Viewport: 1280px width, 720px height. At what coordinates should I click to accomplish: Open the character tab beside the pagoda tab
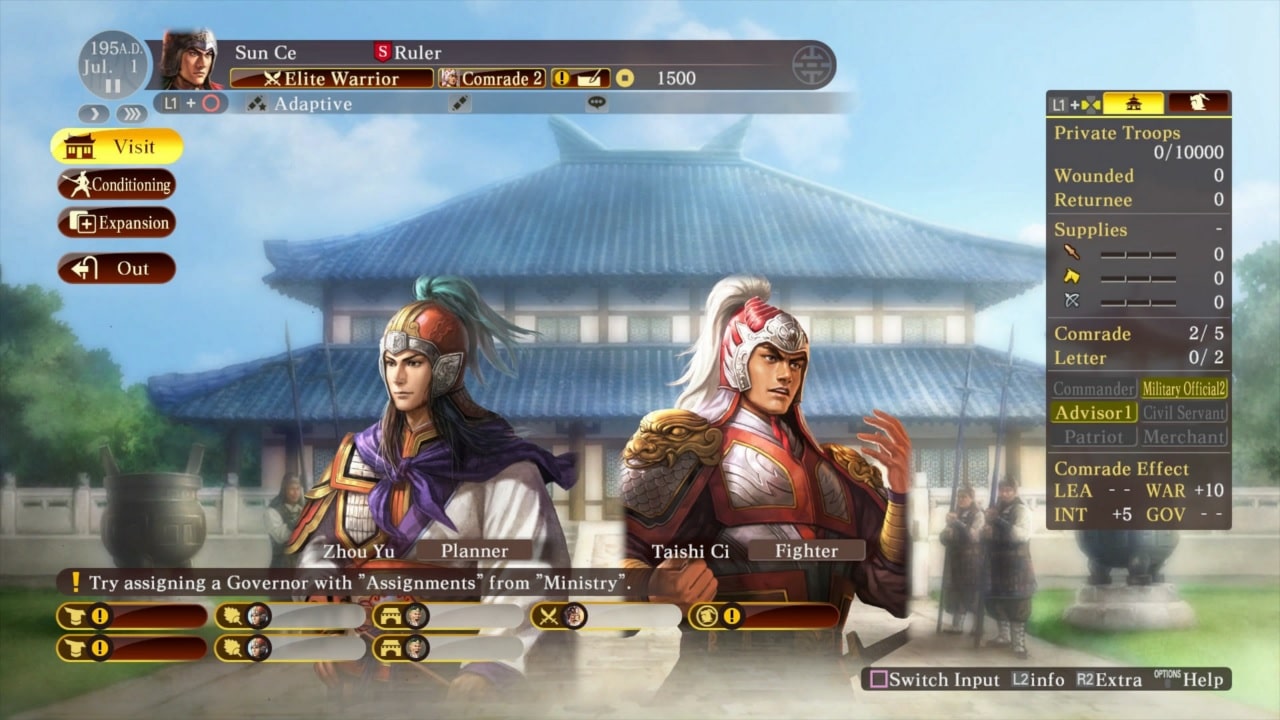tap(1198, 104)
